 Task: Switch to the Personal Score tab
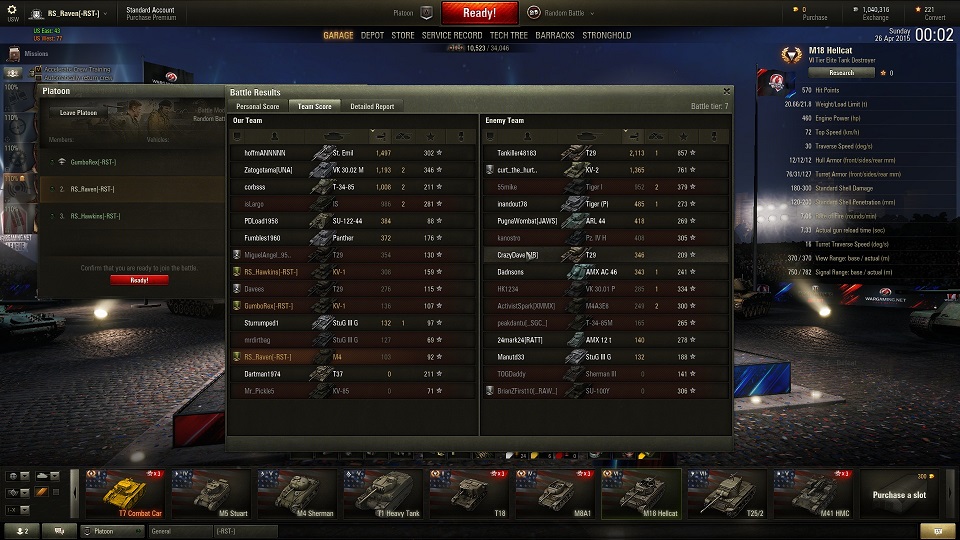tap(257, 106)
